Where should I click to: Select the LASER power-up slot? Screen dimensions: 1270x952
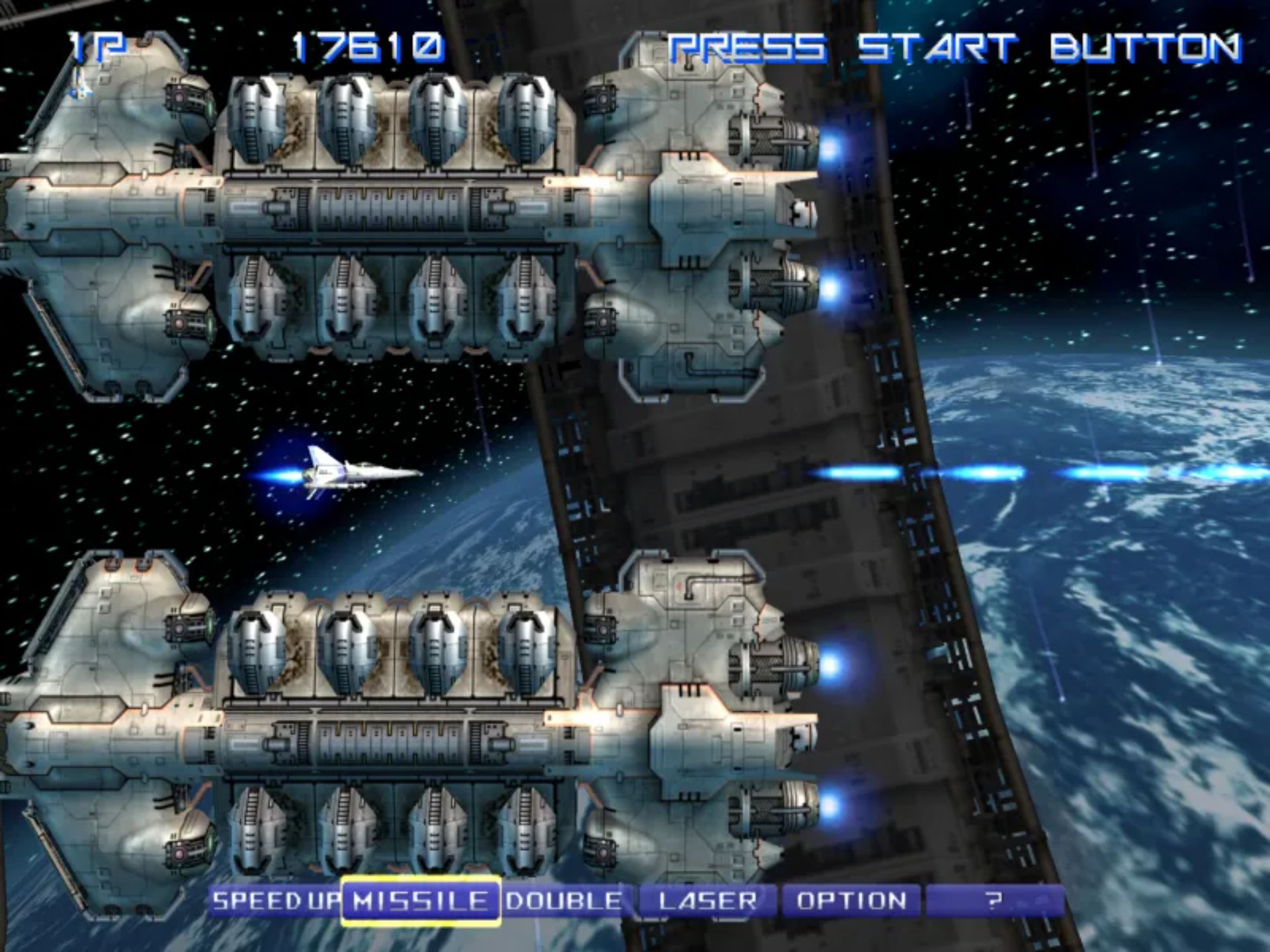[x=708, y=901]
